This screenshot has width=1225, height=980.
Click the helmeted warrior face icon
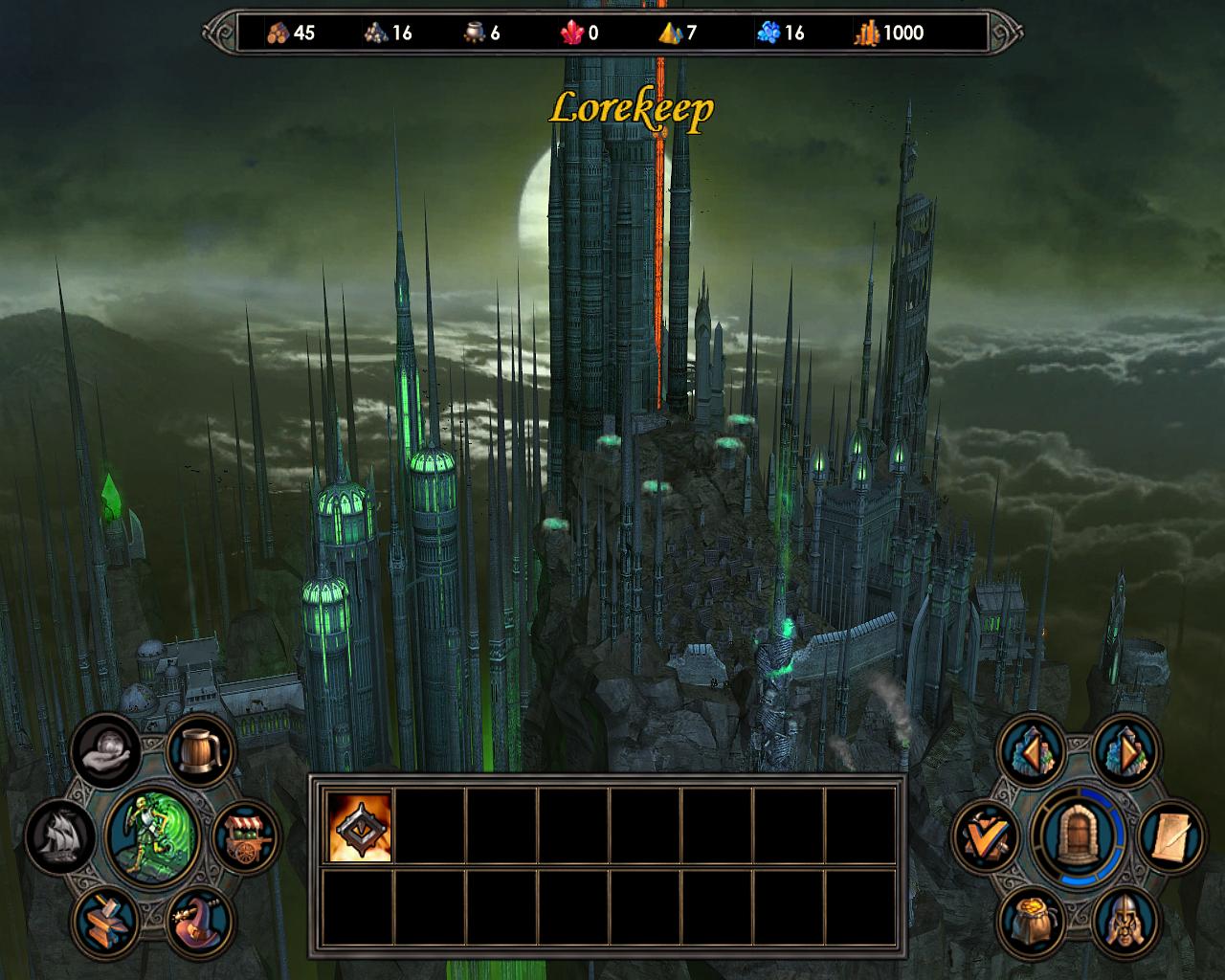click(1125, 921)
